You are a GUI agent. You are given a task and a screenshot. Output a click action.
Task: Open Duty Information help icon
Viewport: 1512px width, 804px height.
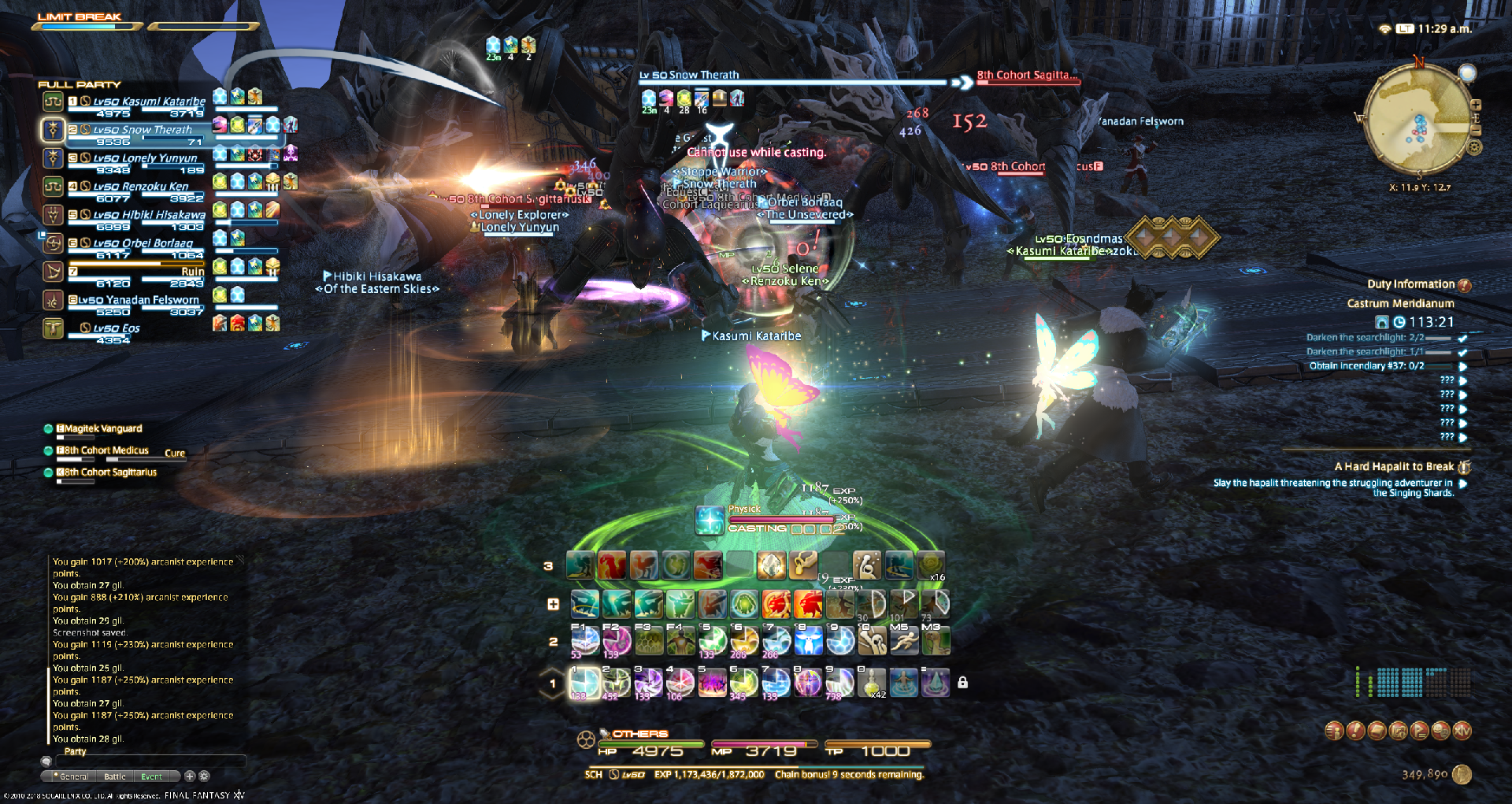[1465, 285]
